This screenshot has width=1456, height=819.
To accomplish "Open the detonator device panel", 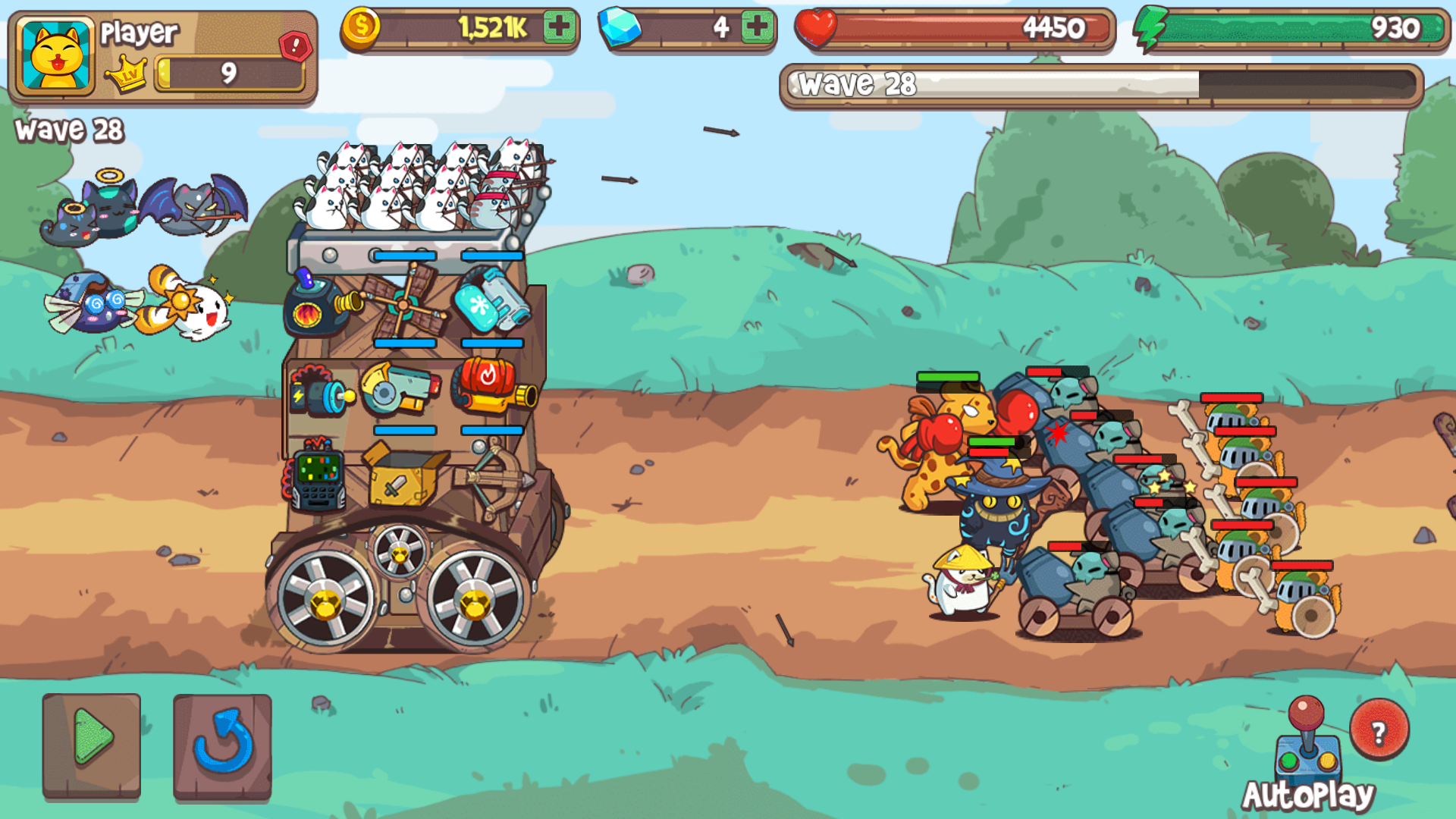I will pyautogui.click(x=318, y=478).
